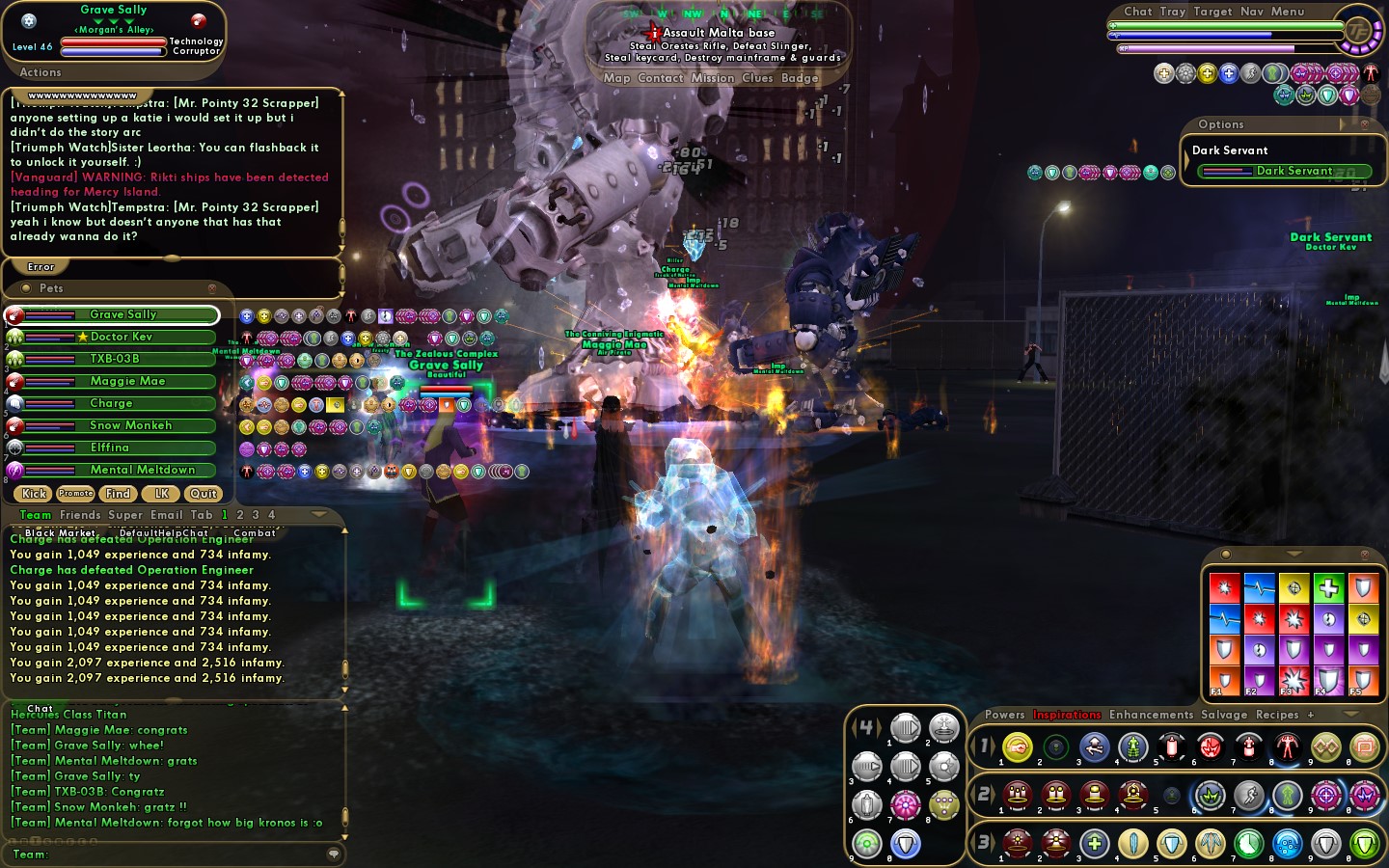Image resolution: width=1389 pixels, height=868 pixels.
Task: Promote the selected teammate to leader
Action: coord(75,494)
